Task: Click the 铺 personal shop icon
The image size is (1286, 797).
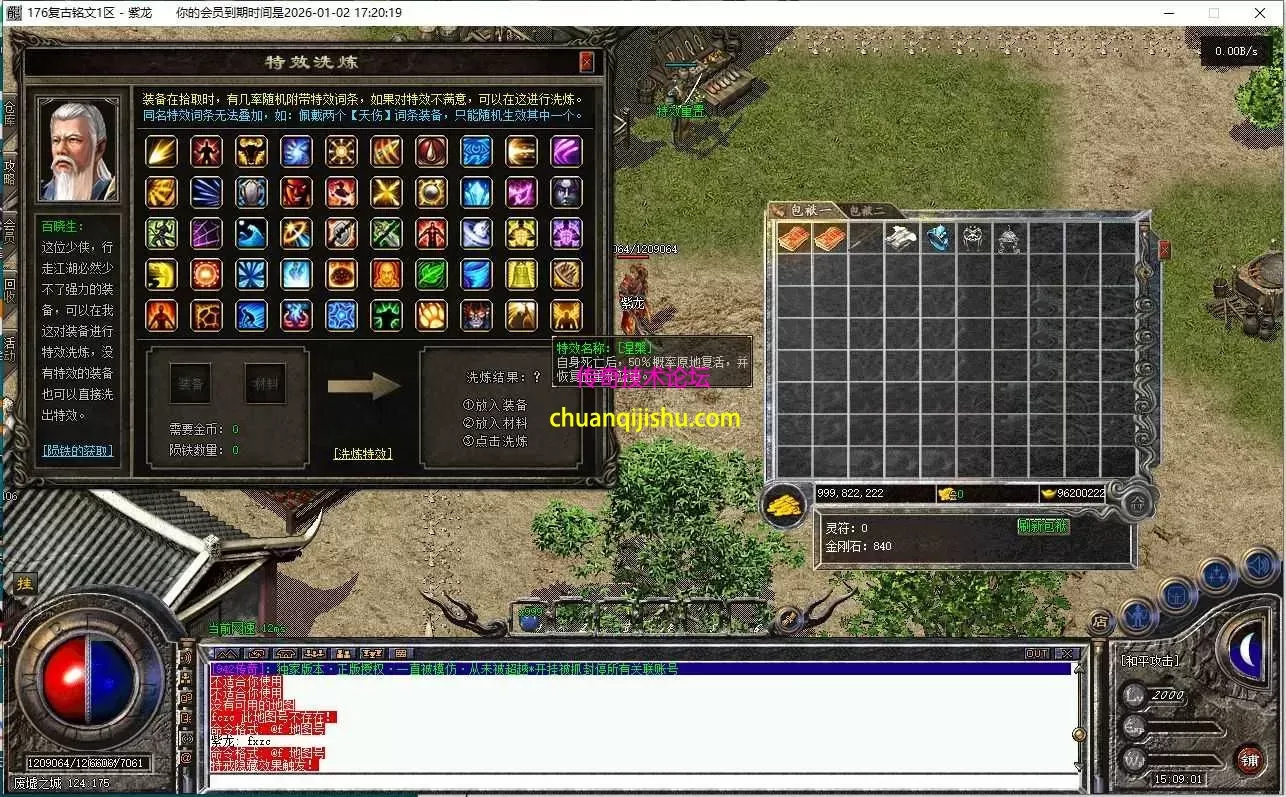Action: [x=1251, y=759]
